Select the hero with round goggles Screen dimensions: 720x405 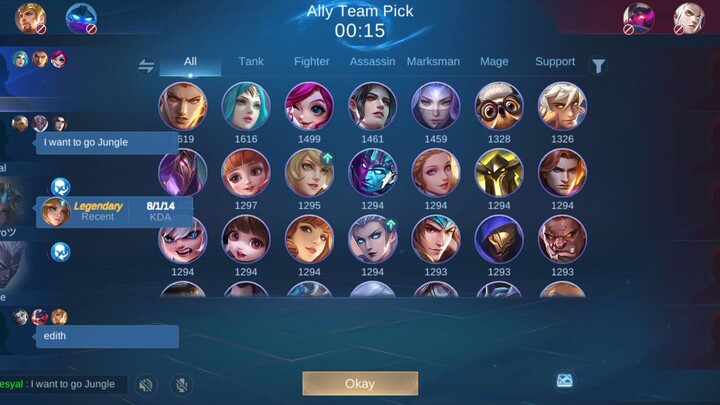click(x=499, y=106)
